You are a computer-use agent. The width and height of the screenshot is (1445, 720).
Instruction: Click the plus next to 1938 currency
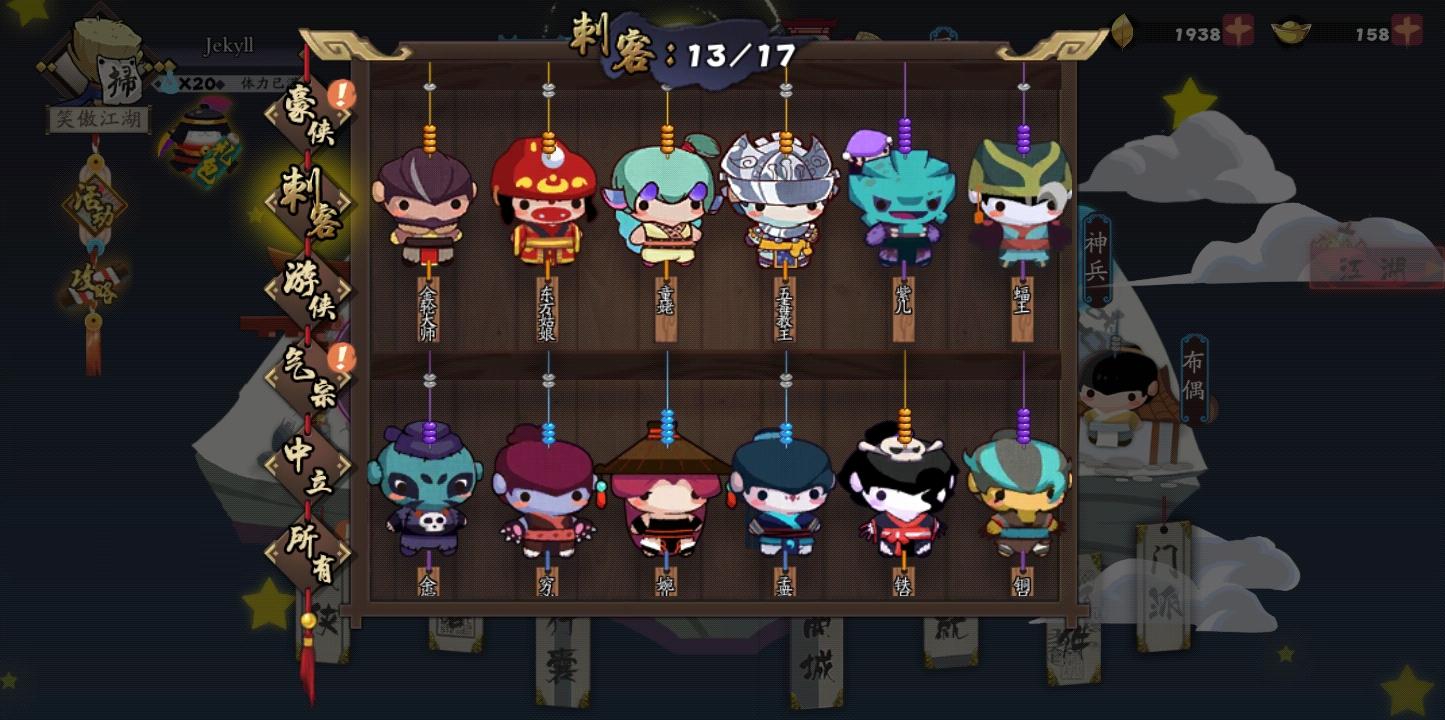[x=1236, y=33]
